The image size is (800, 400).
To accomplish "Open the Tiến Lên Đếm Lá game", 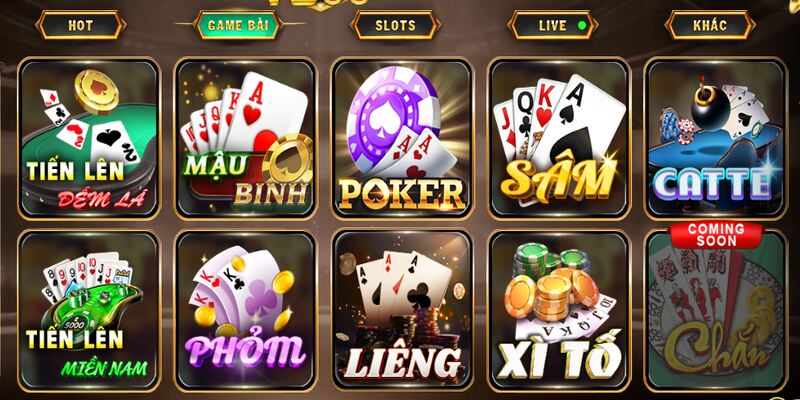I will tap(89, 137).
